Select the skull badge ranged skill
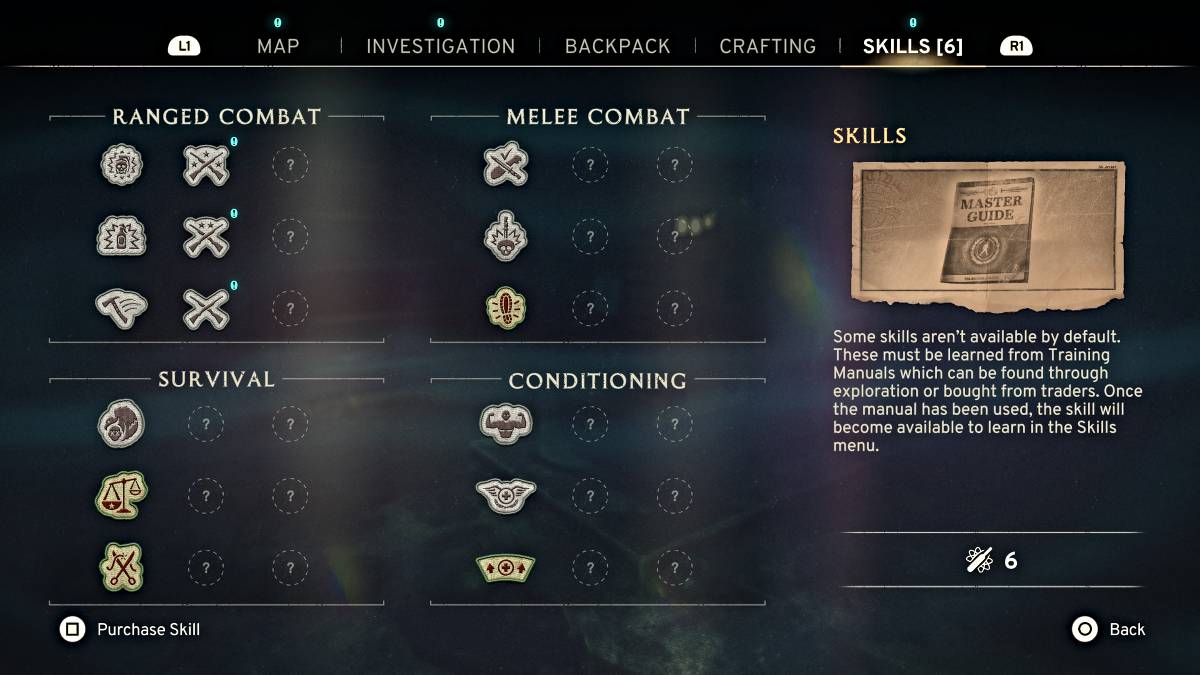This screenshot has width=1200, height=675. (122, 165)
